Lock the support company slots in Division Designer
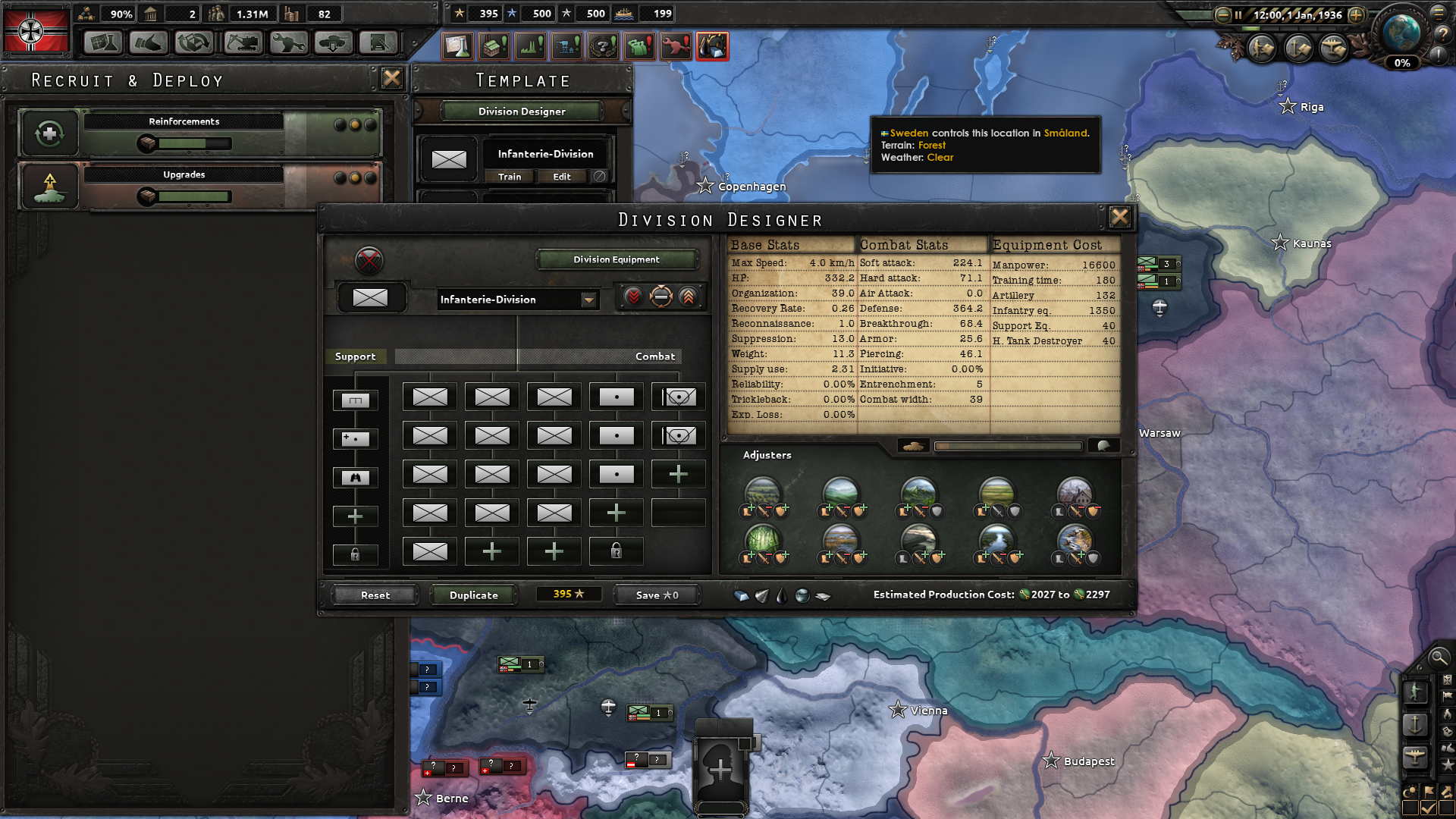1456x819 pixels. click(355, 554)
